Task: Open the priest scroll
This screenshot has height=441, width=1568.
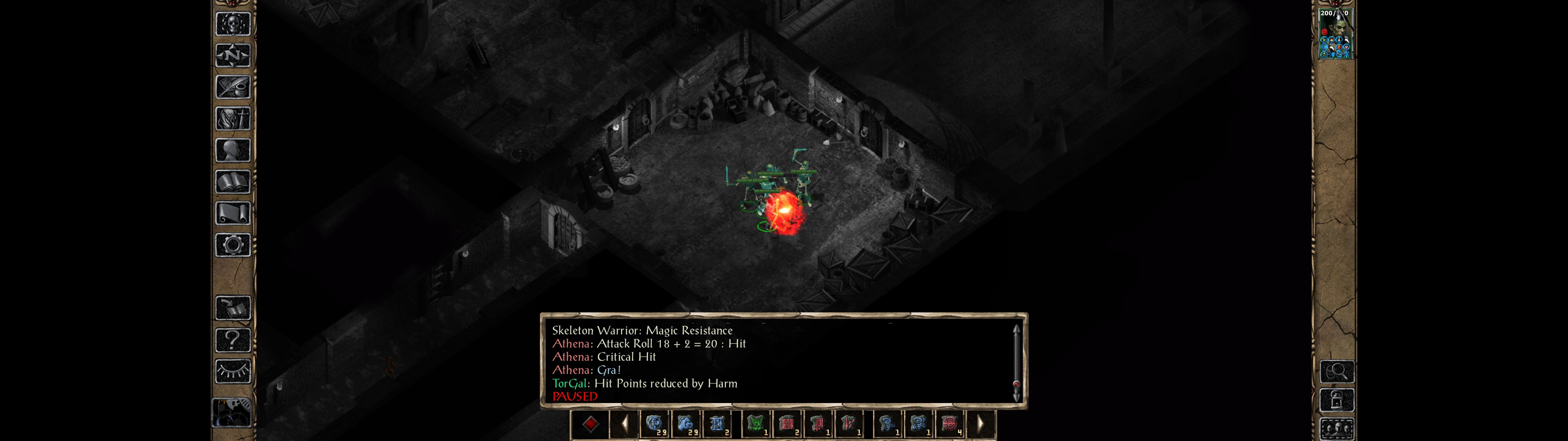Action: (232, 214)
